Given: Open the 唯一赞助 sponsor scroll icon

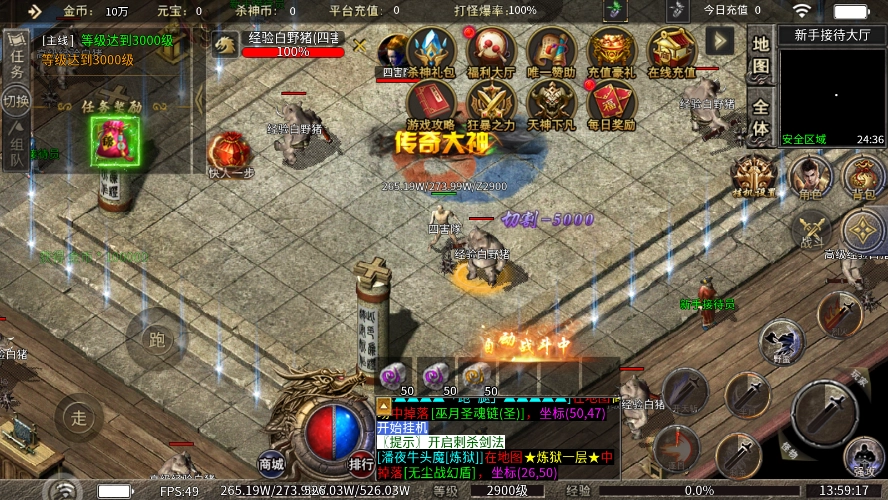Looking at the screenshot, I should tap(551, 51).
